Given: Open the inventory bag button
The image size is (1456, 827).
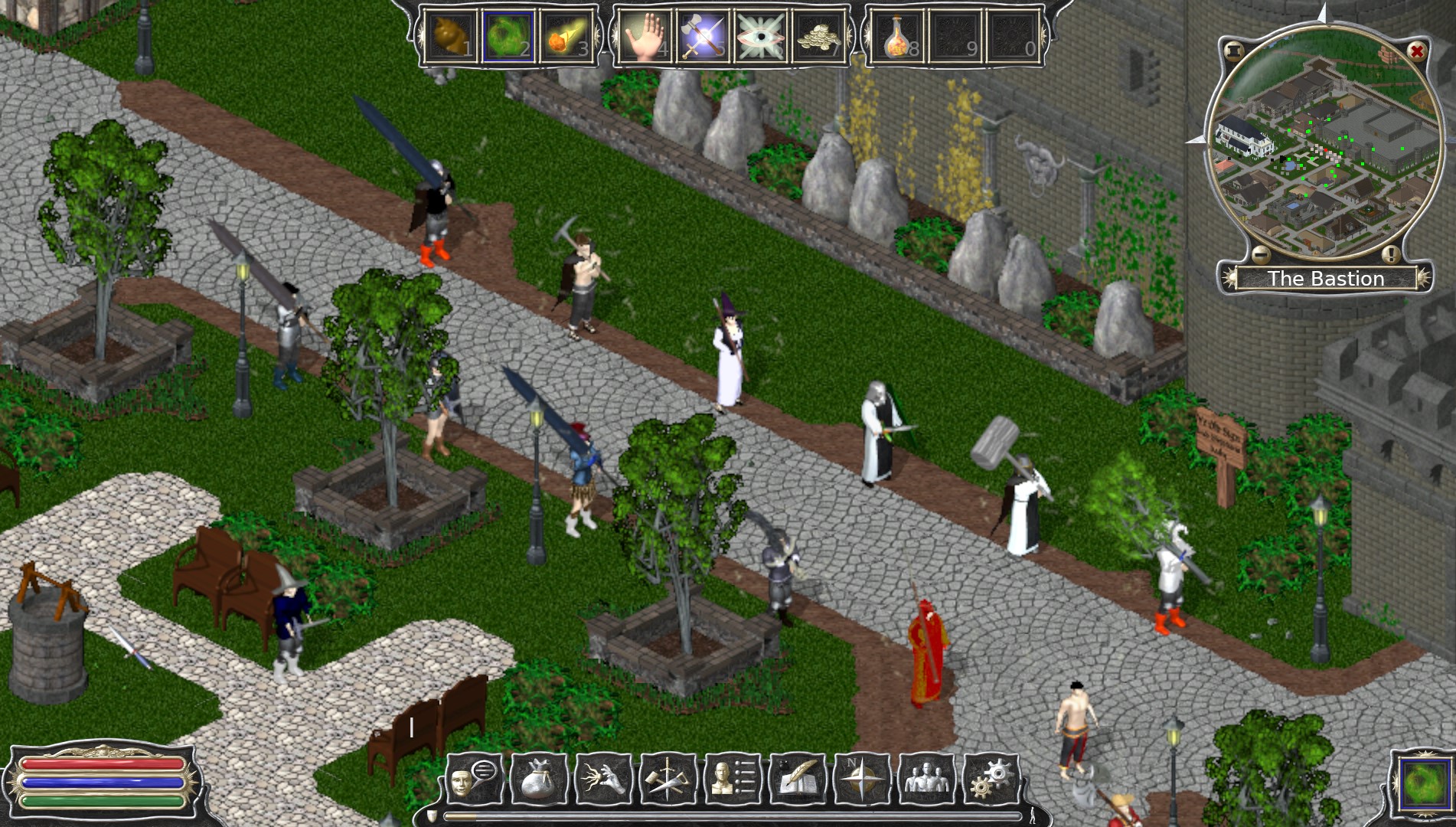Looking at the screenshot, I should (539, 780).
